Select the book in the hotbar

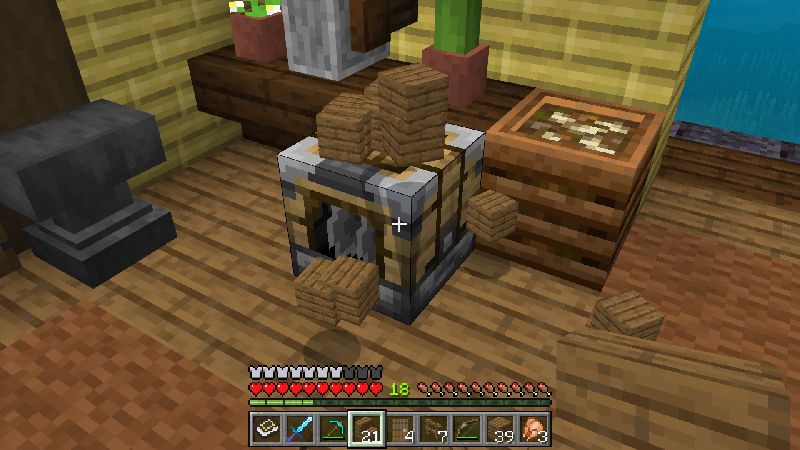point(265,429)
